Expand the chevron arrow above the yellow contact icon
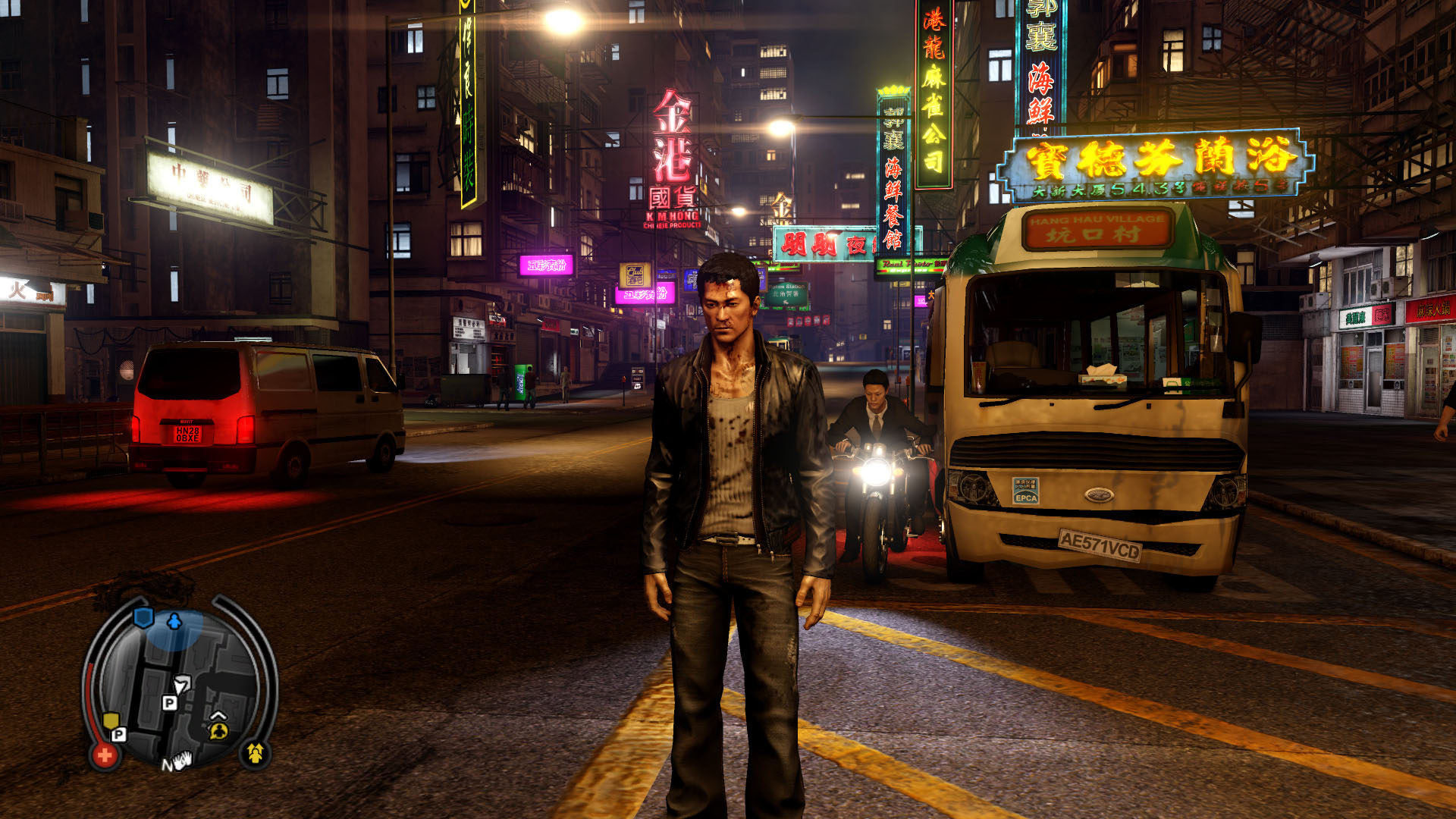Viewport: 1456px width, 819px height. pyautogui.click(x=218, y=716)
